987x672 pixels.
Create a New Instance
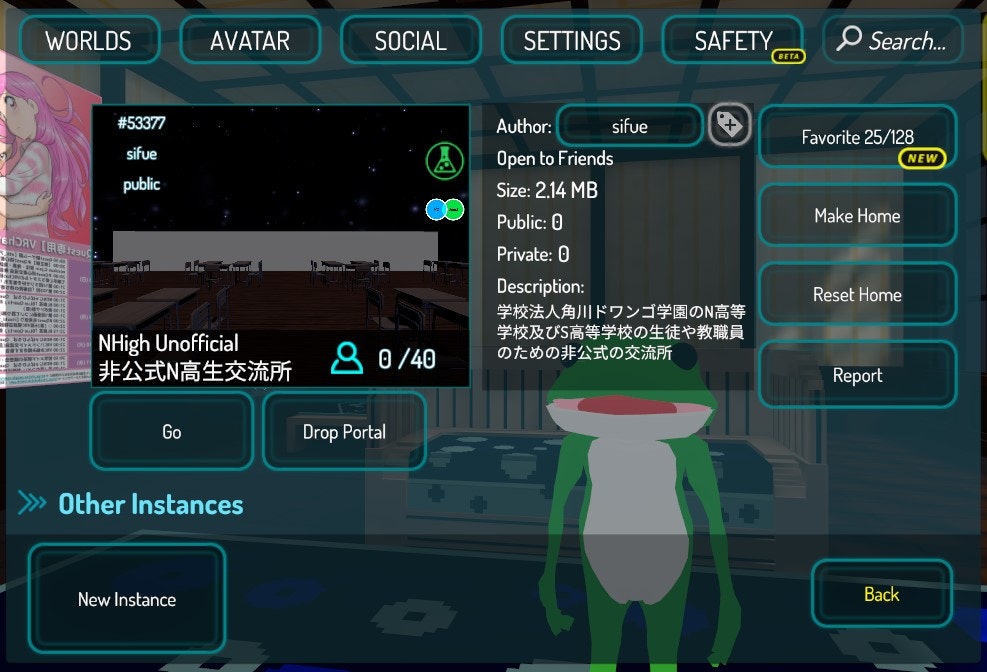pos(127,599)
